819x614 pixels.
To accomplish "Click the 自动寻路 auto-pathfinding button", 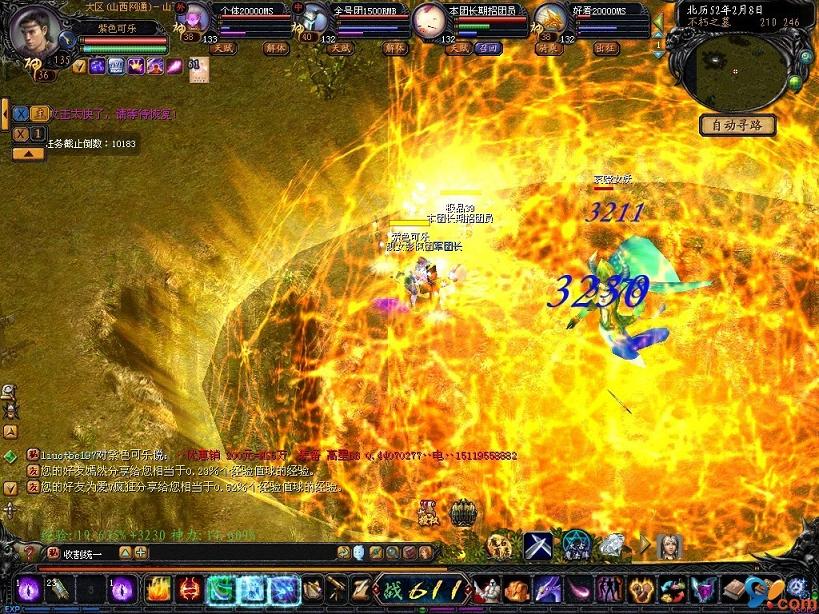I will click(x=737, y=125).
